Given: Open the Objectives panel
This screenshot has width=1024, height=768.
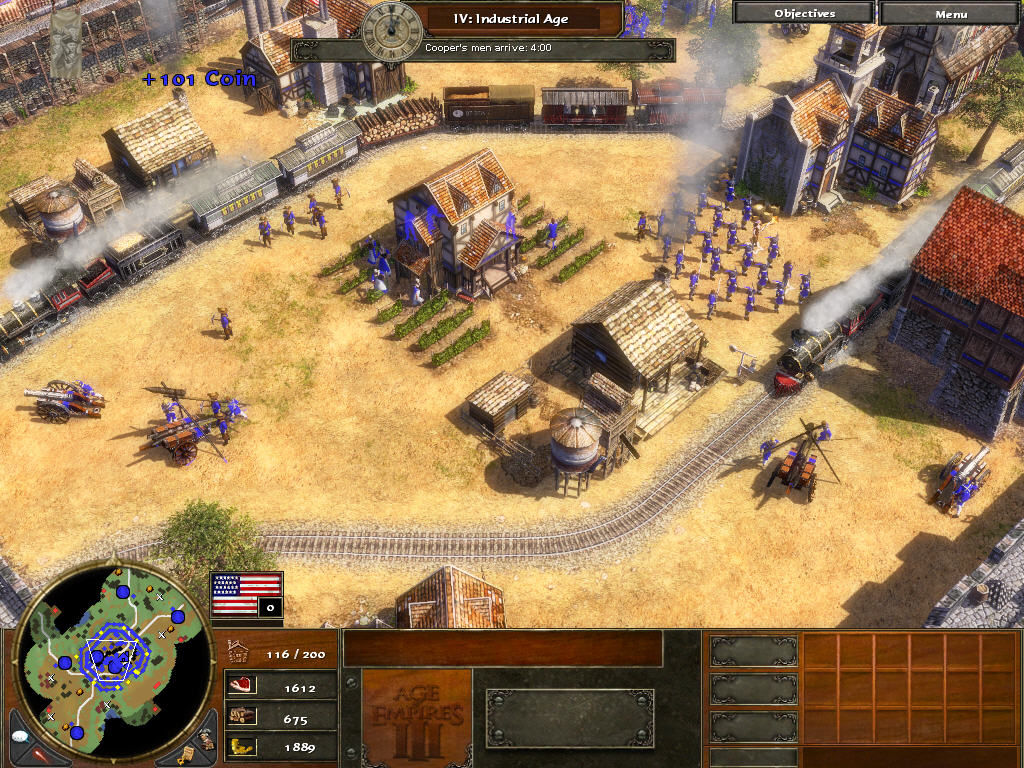Looking at the screenshot, I should click(x=804, y=13).
